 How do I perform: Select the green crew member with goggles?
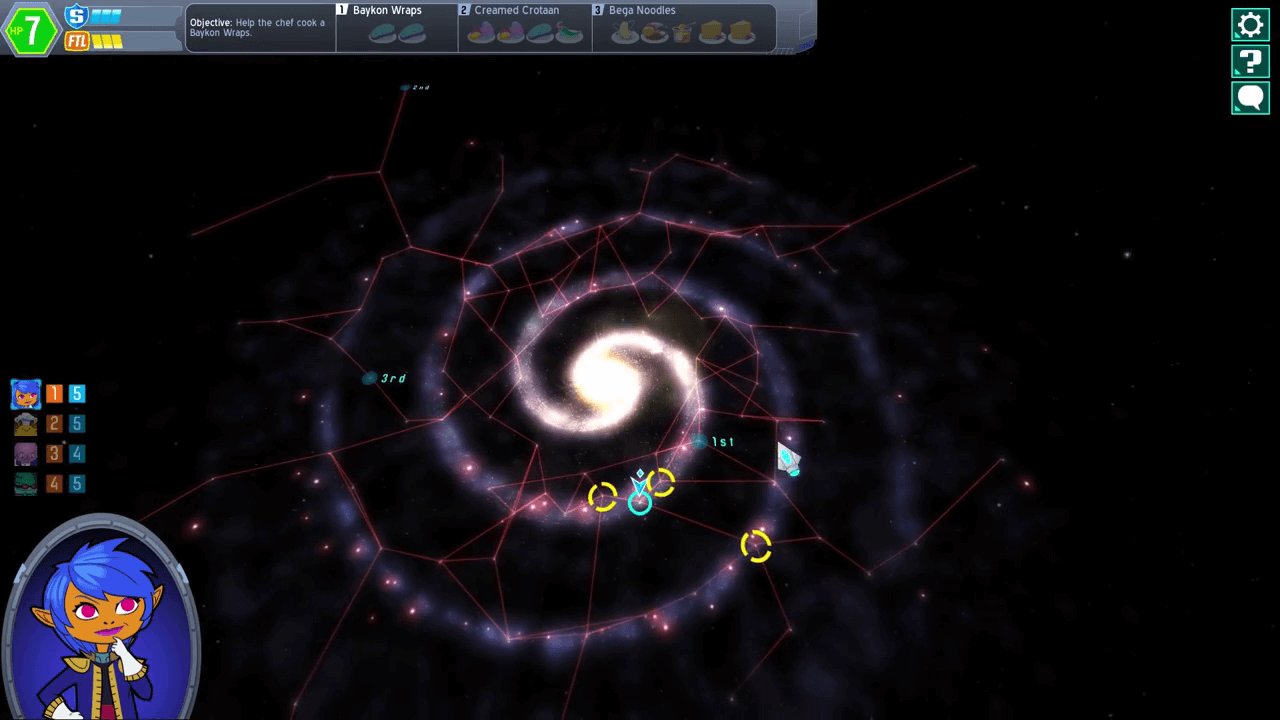click(x=26, y=484)
